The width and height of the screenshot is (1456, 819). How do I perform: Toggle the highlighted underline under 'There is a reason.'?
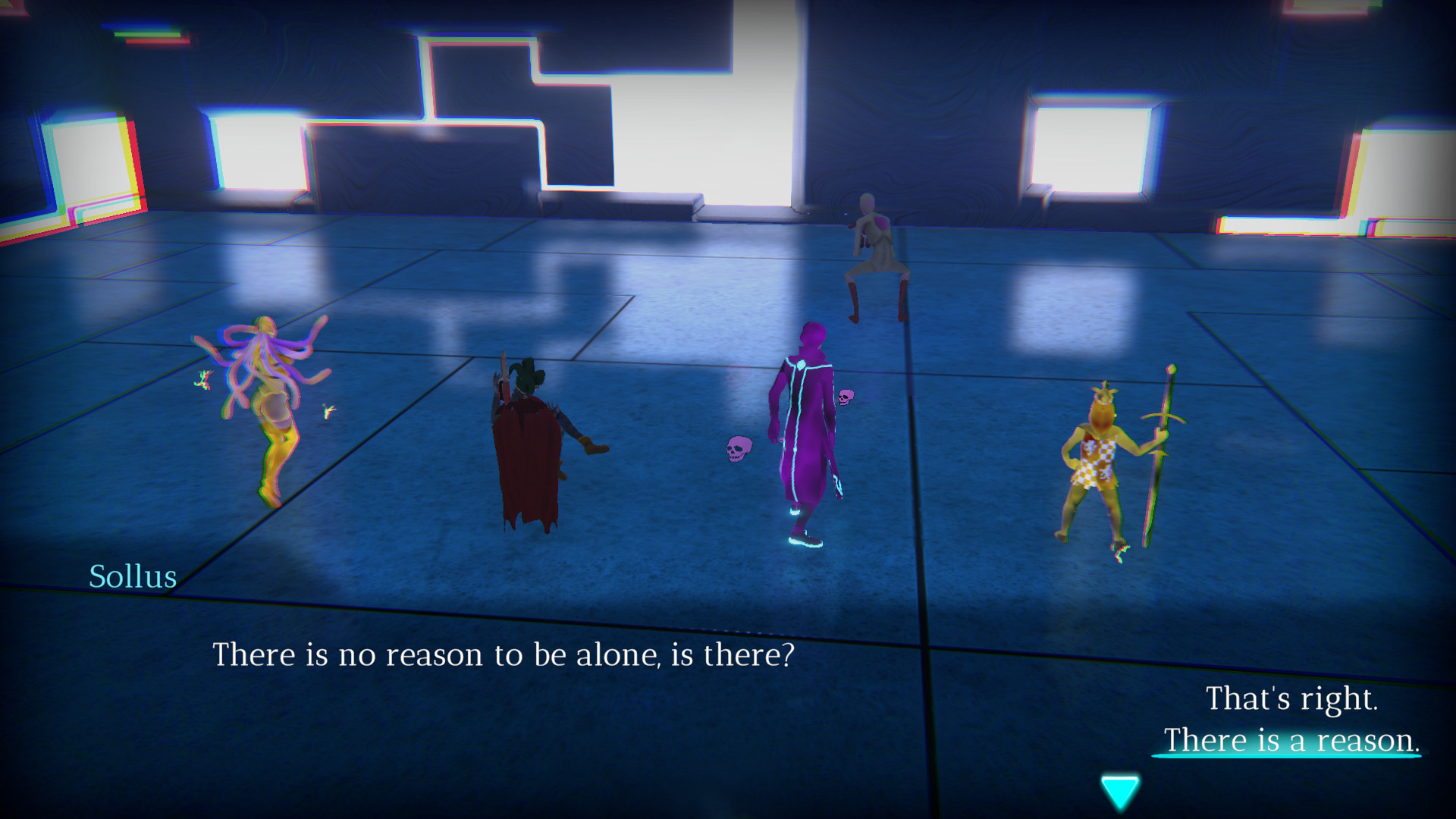pos(1287,756)
